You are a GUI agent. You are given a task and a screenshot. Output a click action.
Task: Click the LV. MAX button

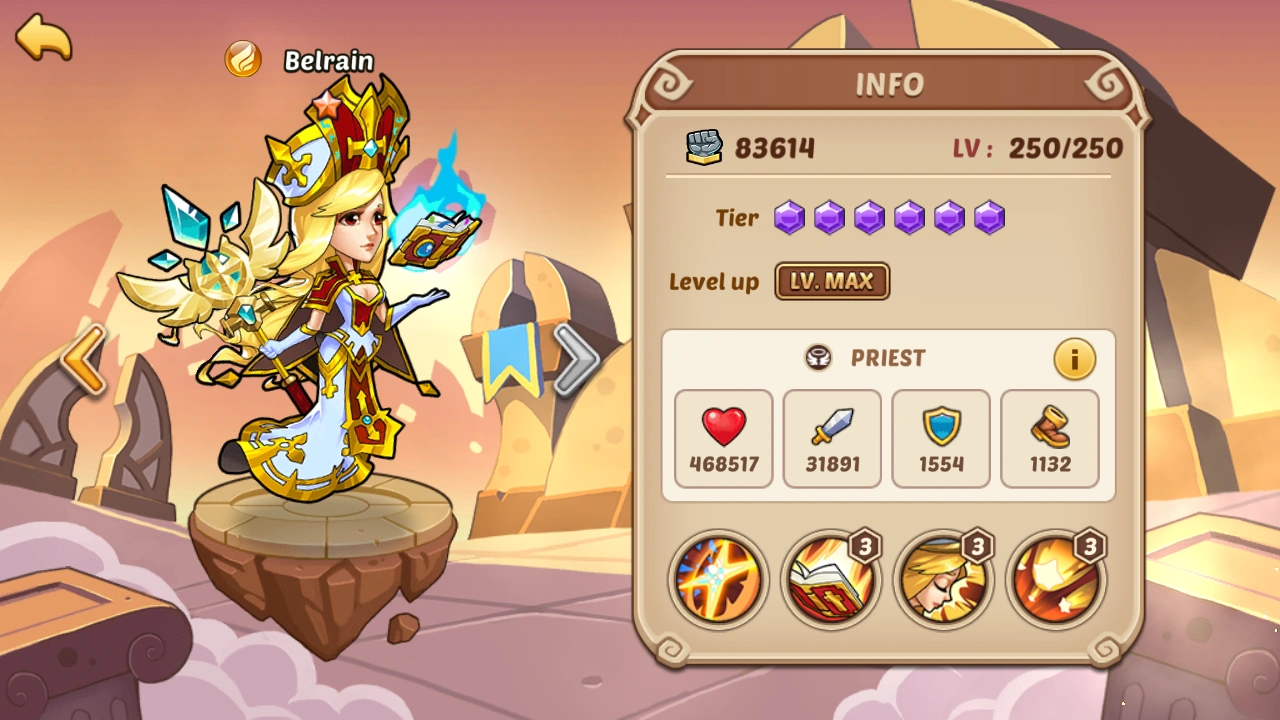coord(832,282)
